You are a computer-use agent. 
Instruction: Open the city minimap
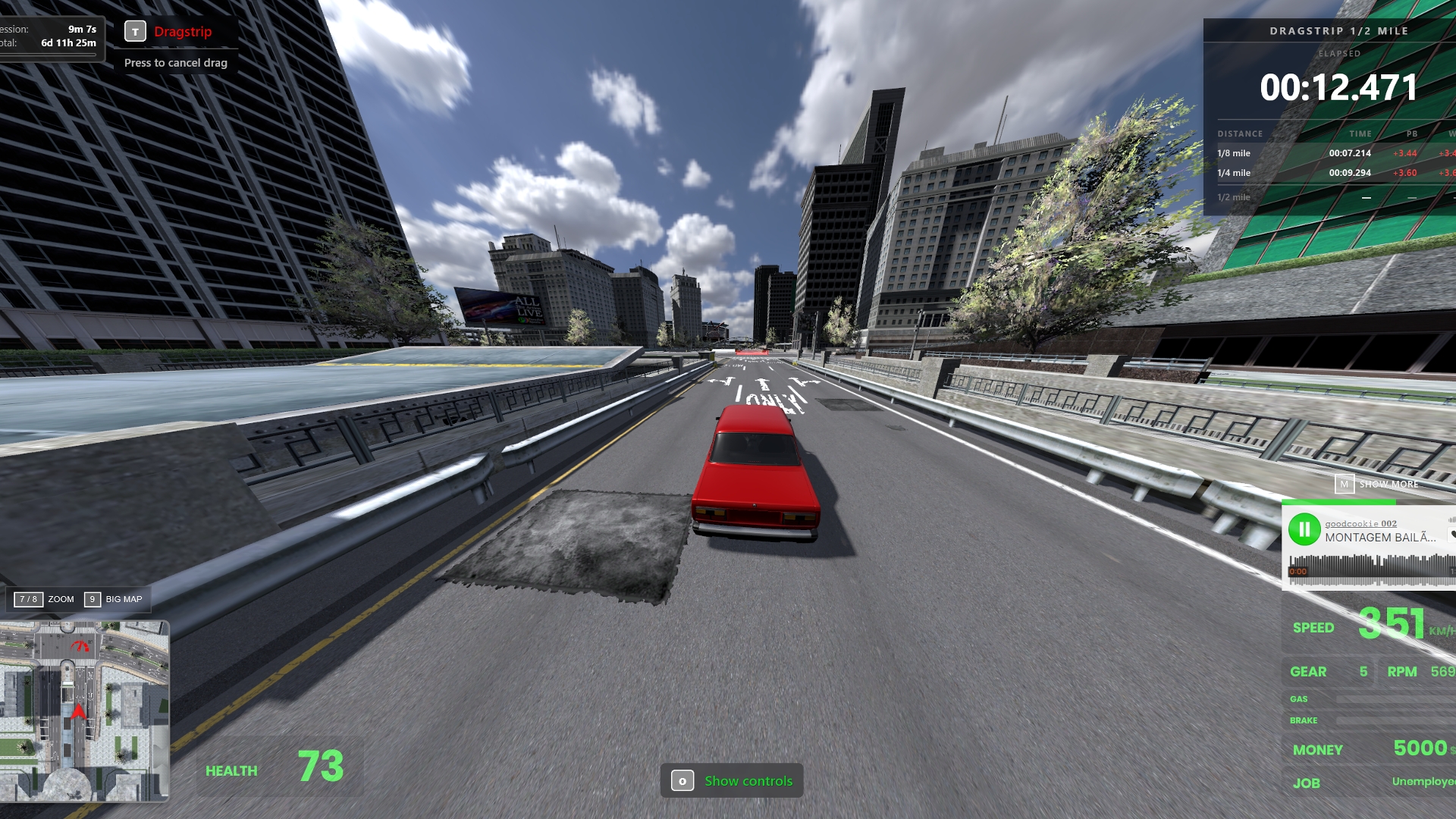click(84, 711)
